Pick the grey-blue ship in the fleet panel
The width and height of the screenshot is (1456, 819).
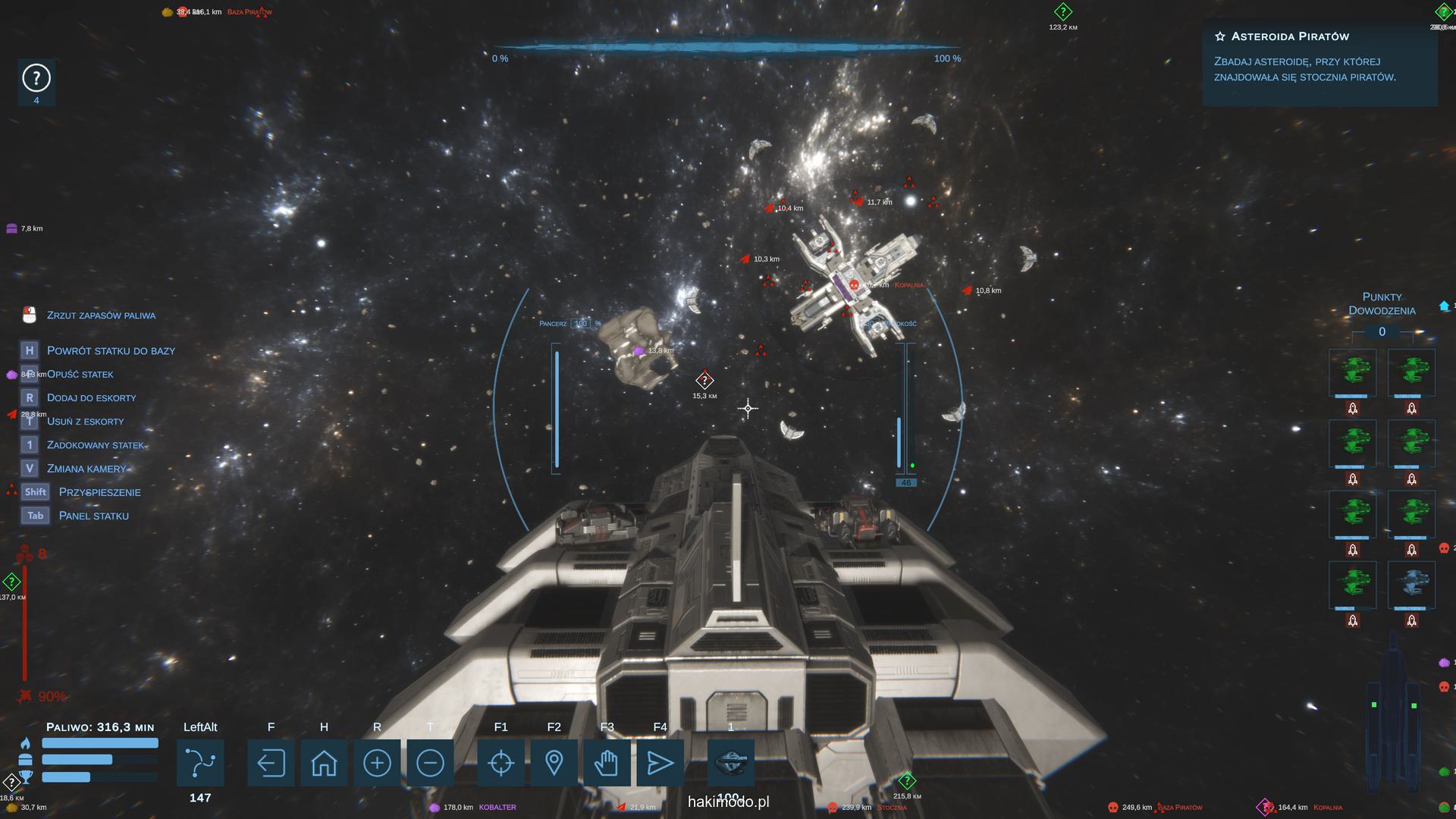pyautogui.click(x=1411, y=585)
